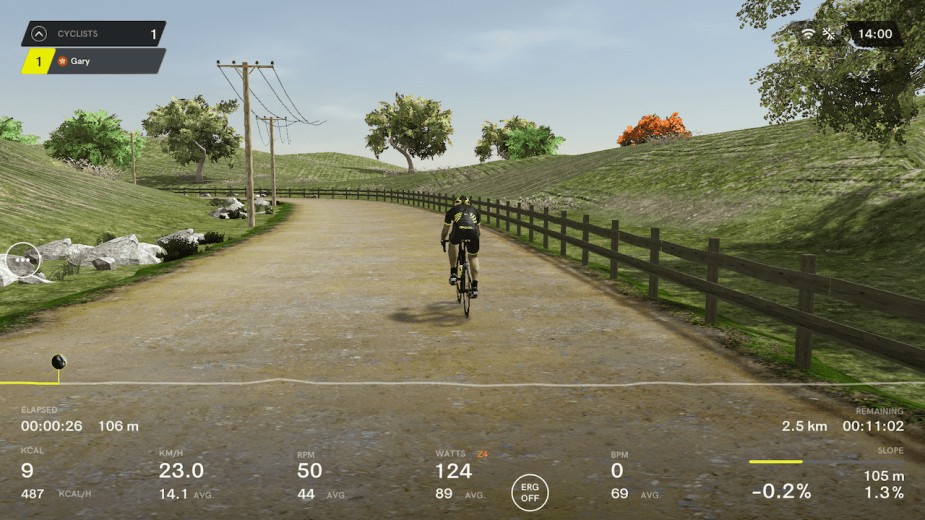Screen dimensions: 925x520
Task: Collapse the Cyclists list with the chevron
Action: pos(39,34)
